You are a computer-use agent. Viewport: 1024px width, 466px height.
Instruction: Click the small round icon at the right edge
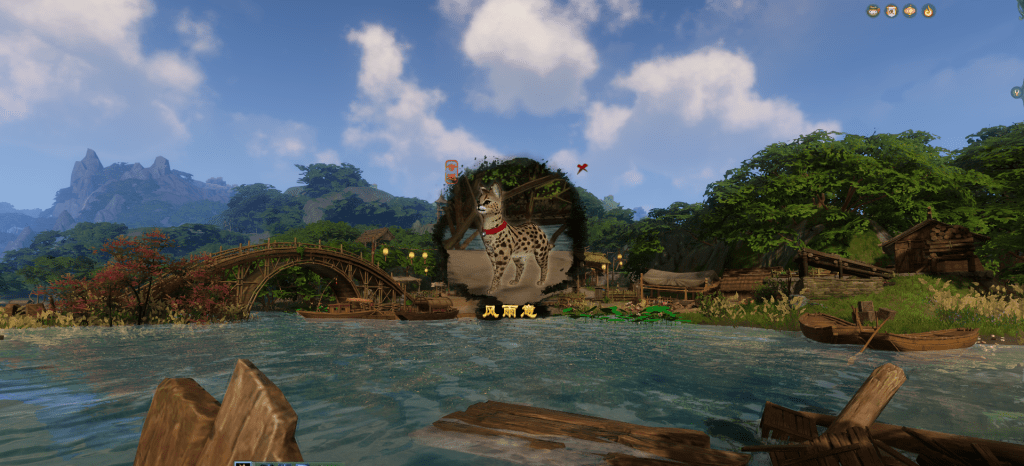pos(1016,92)
